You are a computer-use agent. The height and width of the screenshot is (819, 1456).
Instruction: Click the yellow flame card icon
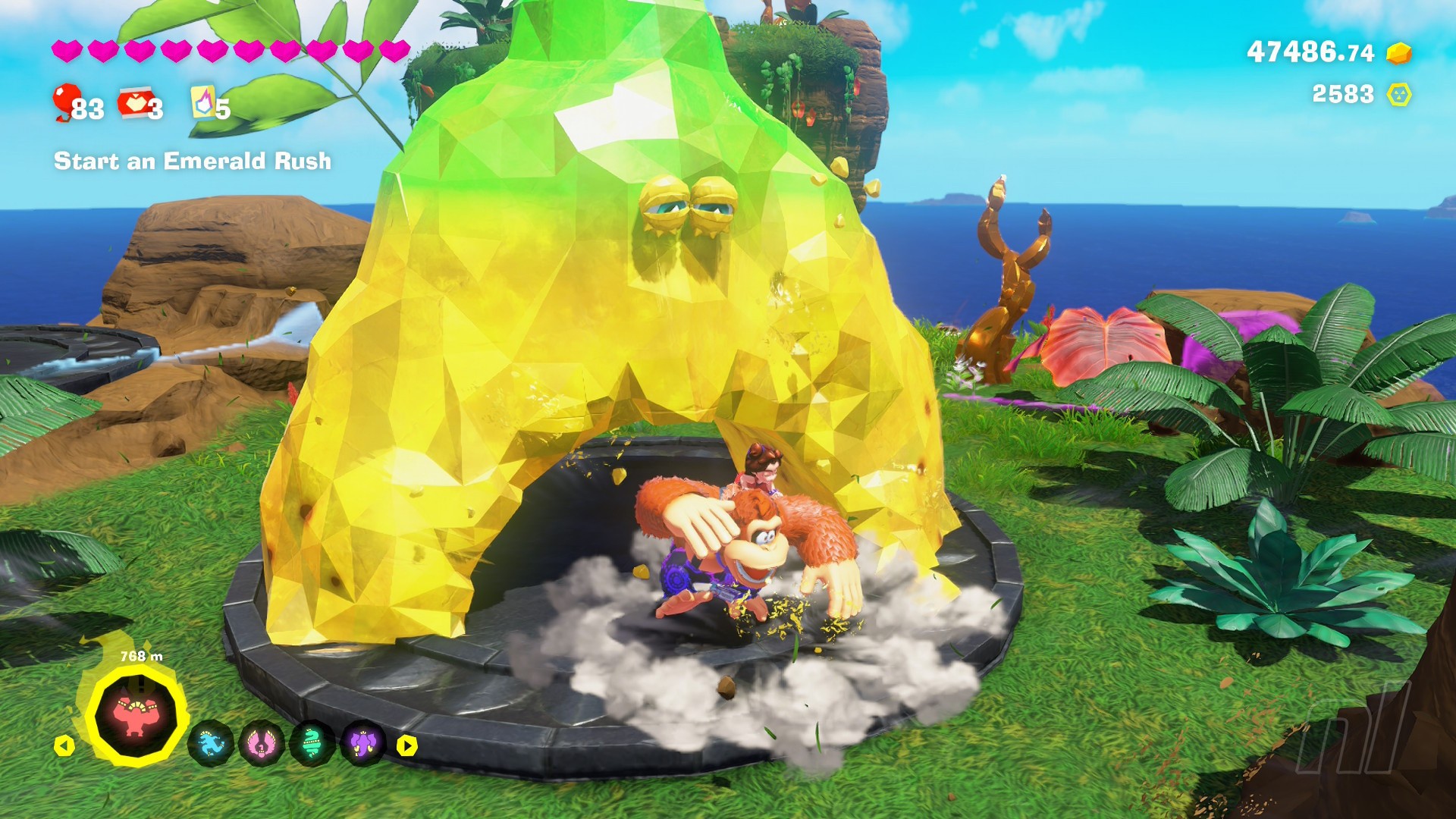click(x=202, y=102)
